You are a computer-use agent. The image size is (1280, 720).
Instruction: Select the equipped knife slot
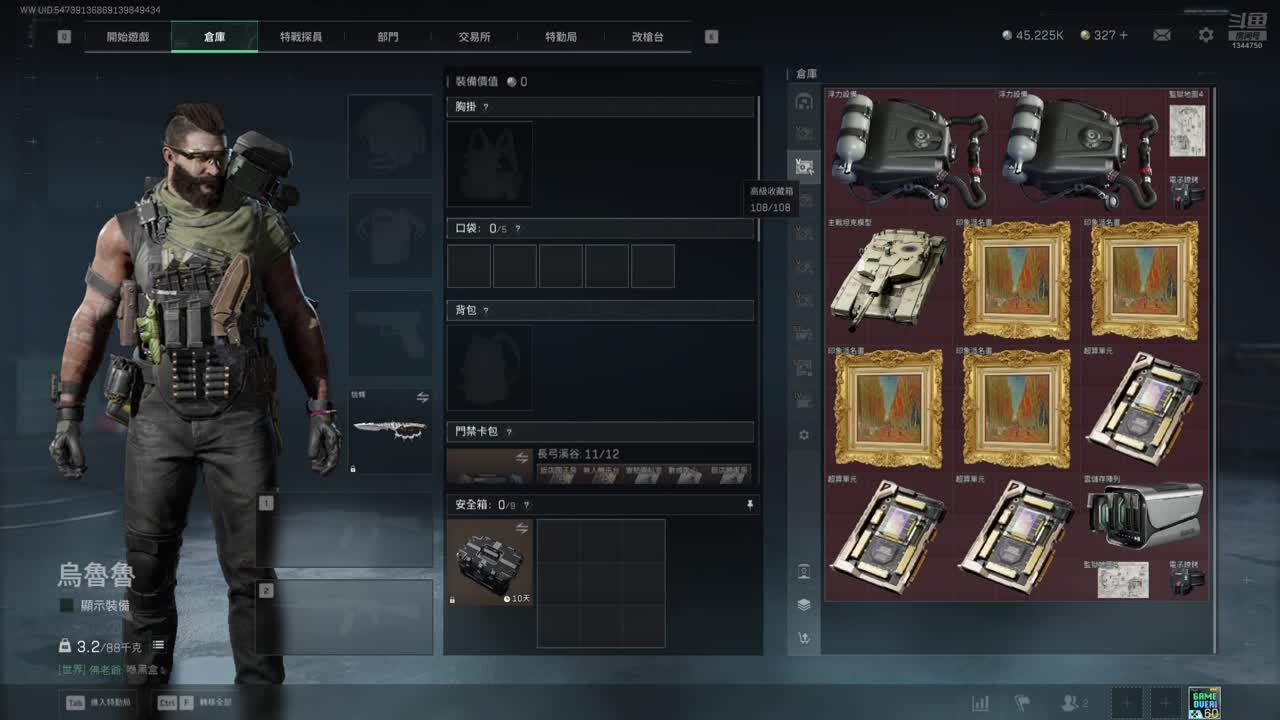(x=390, y=431)
